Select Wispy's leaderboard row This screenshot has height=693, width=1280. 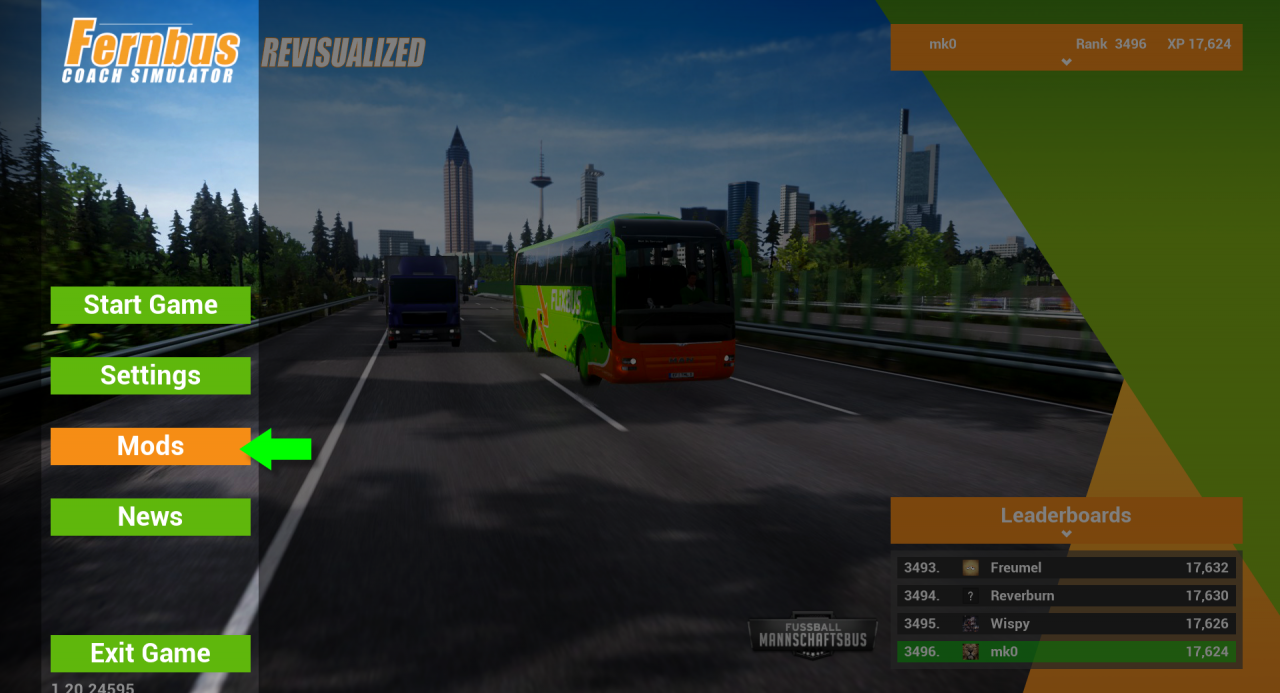pos(1066,624)
